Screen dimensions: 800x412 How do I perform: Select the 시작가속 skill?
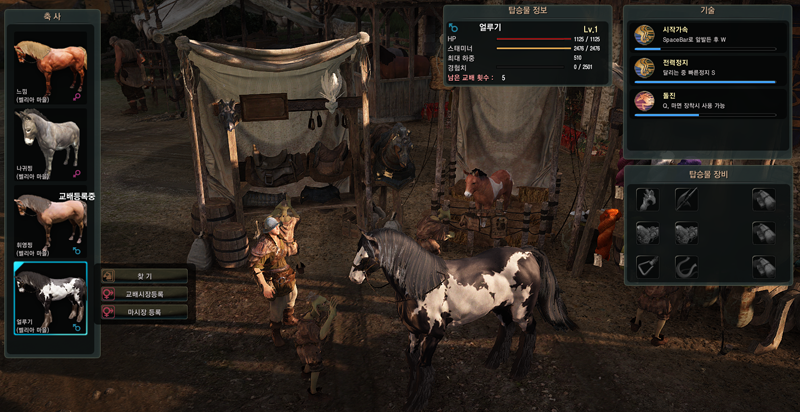706,35
